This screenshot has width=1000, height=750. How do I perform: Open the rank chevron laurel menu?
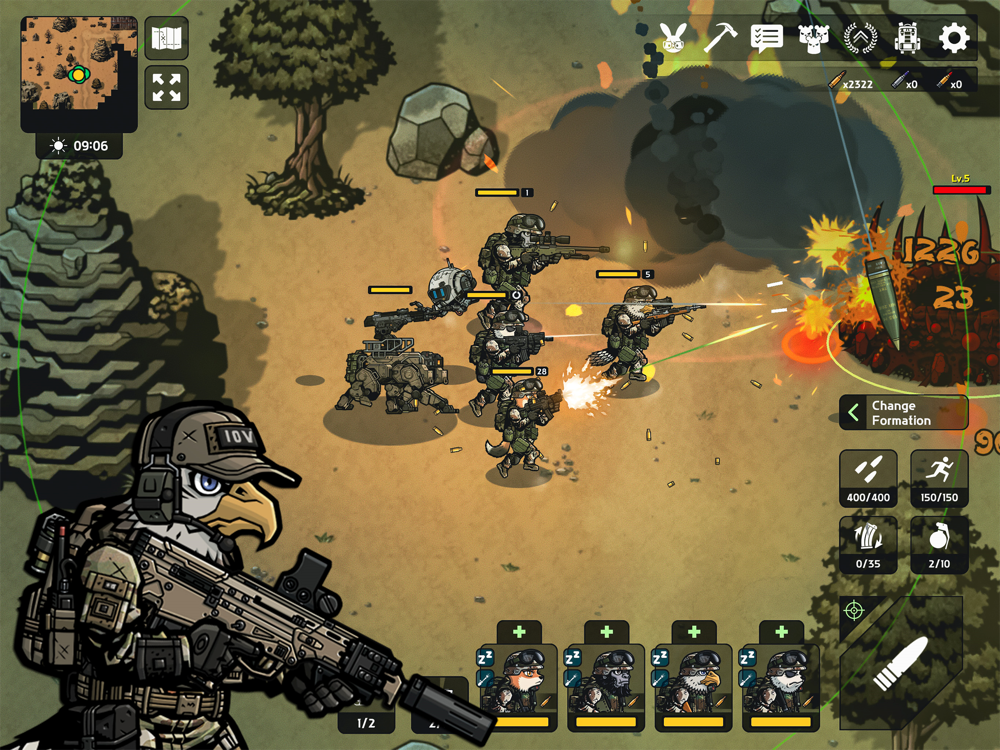pyautogui.click(x=860, y=38)
